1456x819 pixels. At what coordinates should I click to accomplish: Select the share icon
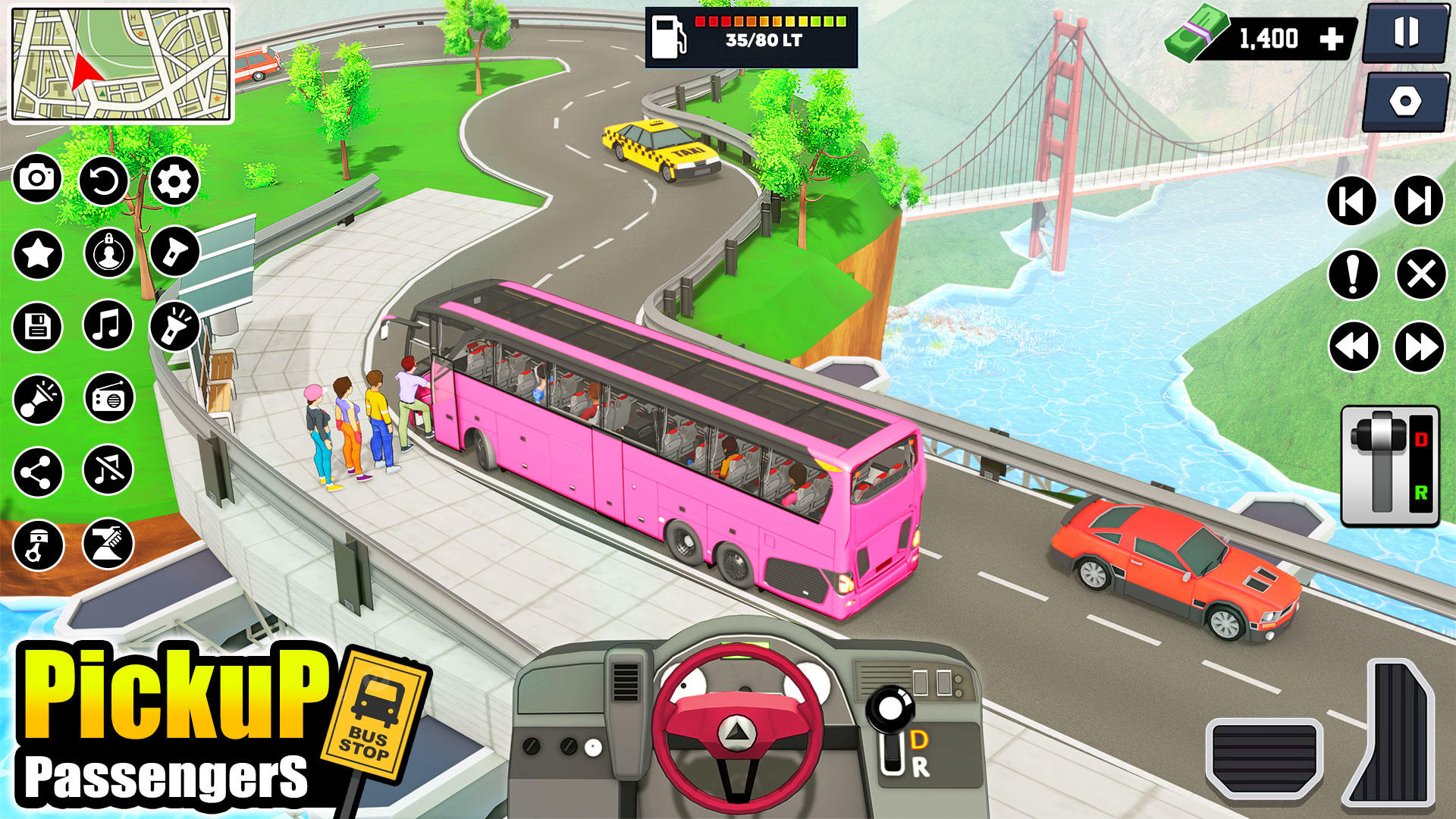(x=37, y=472)
